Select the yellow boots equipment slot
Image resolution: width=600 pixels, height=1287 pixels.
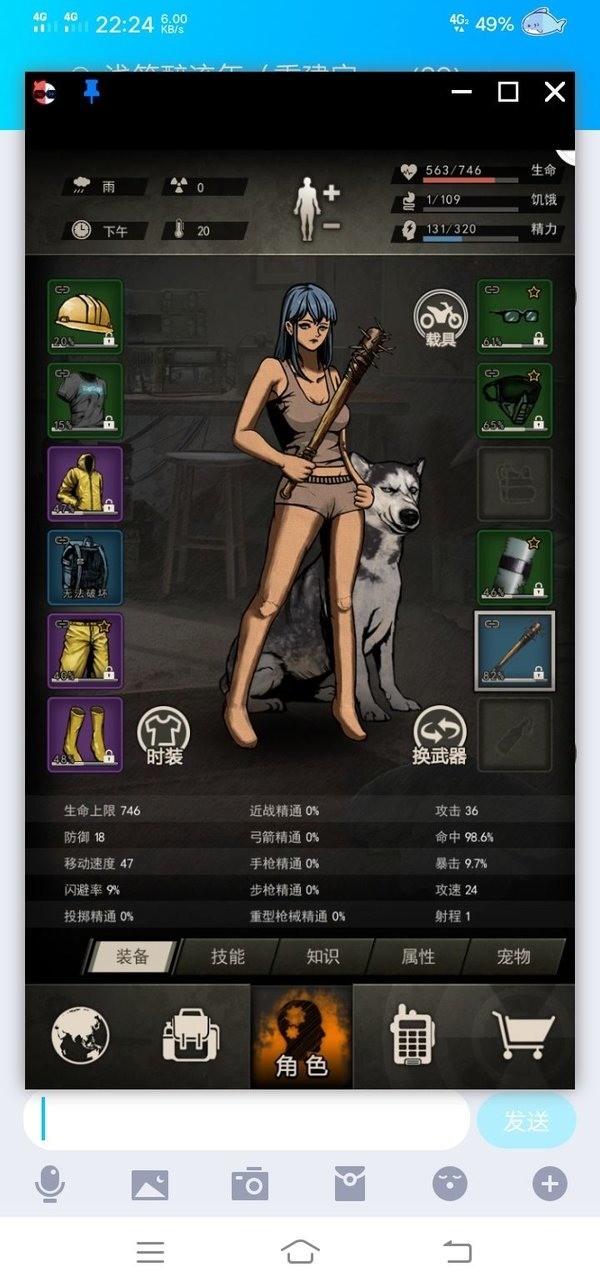(85, 734)
